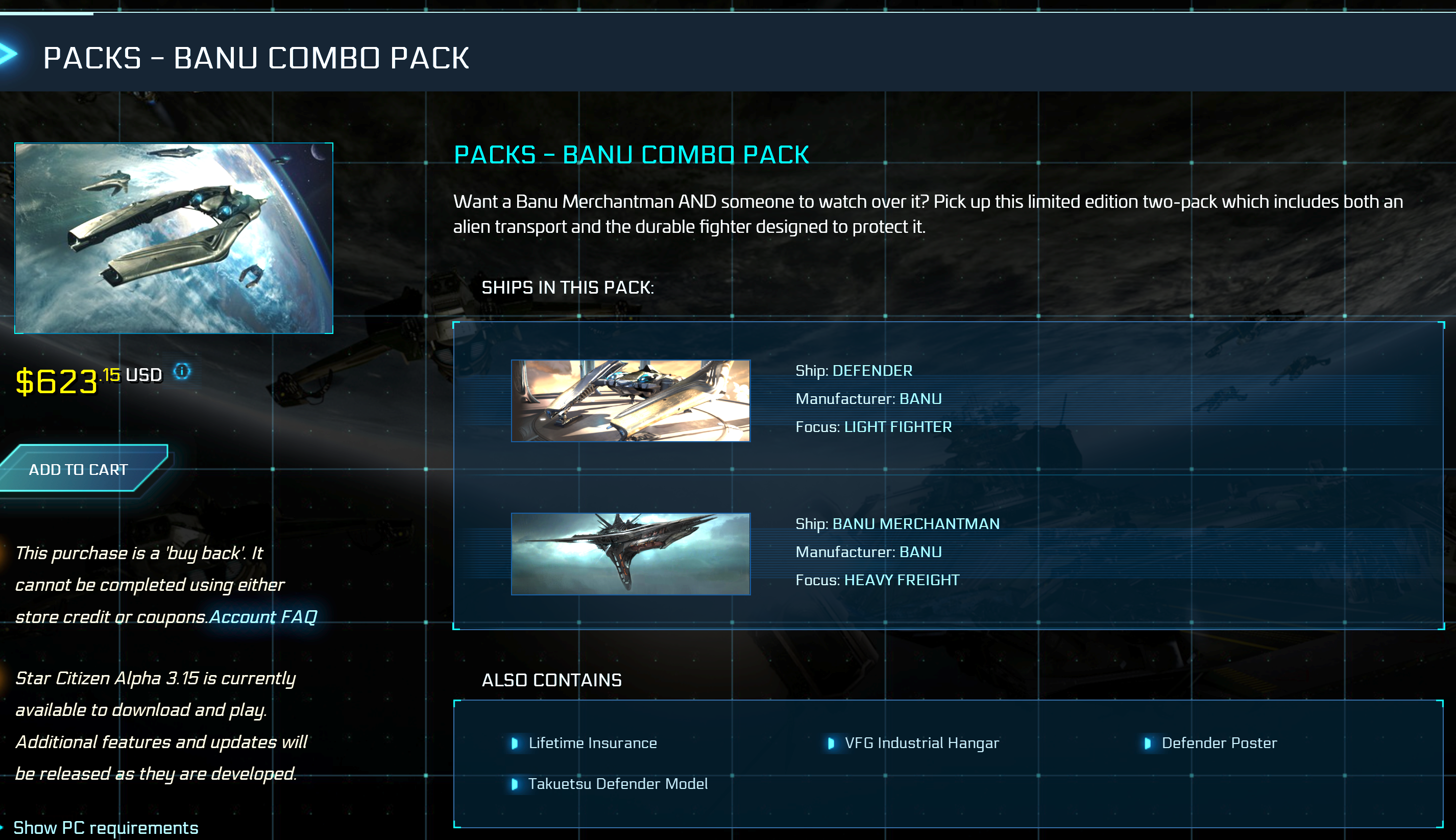1456x840 pixels.
Task: Open the Account FAQ link
Action: (263, 617)
